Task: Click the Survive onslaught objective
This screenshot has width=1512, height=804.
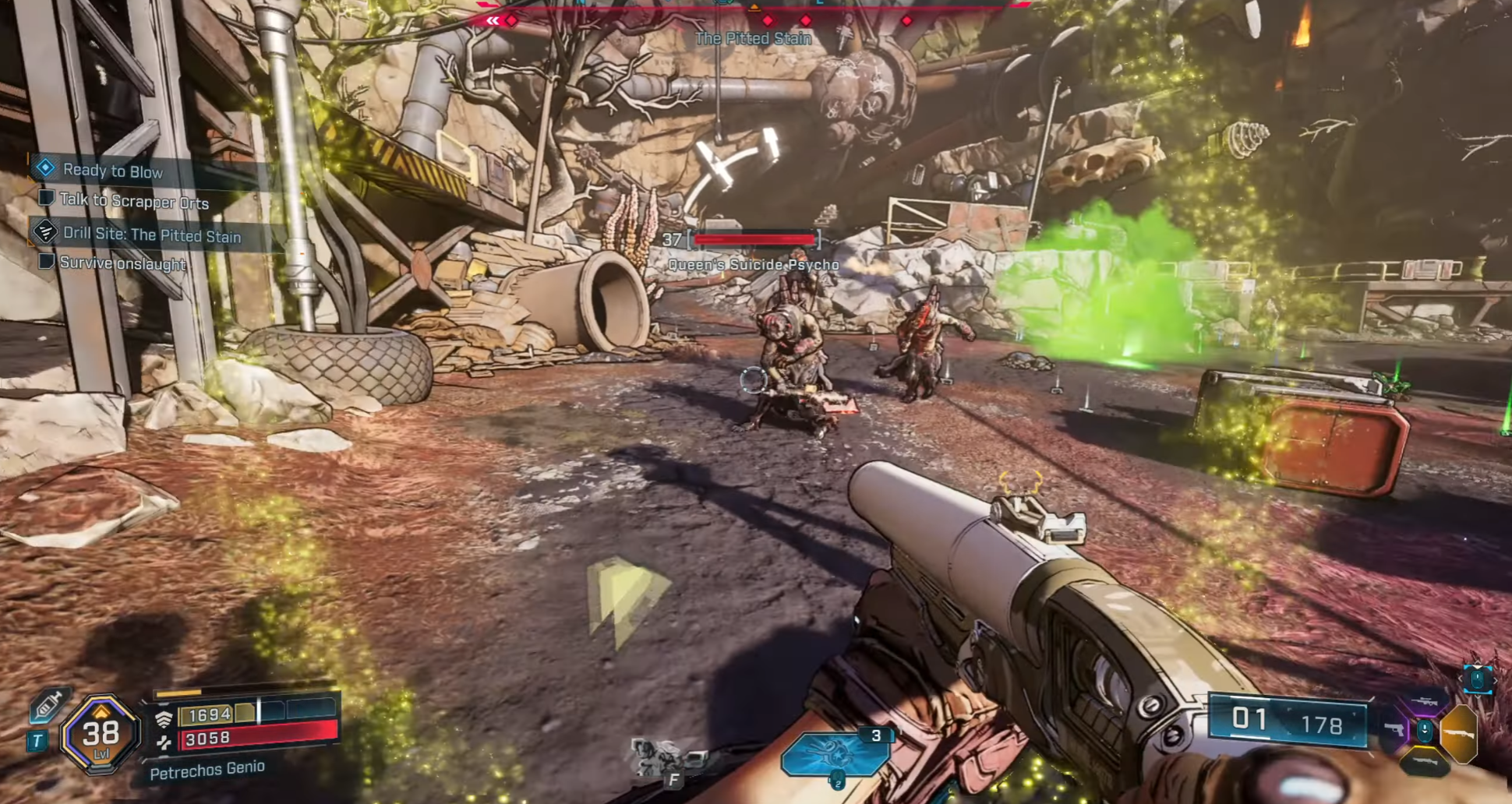Action: 122,263
